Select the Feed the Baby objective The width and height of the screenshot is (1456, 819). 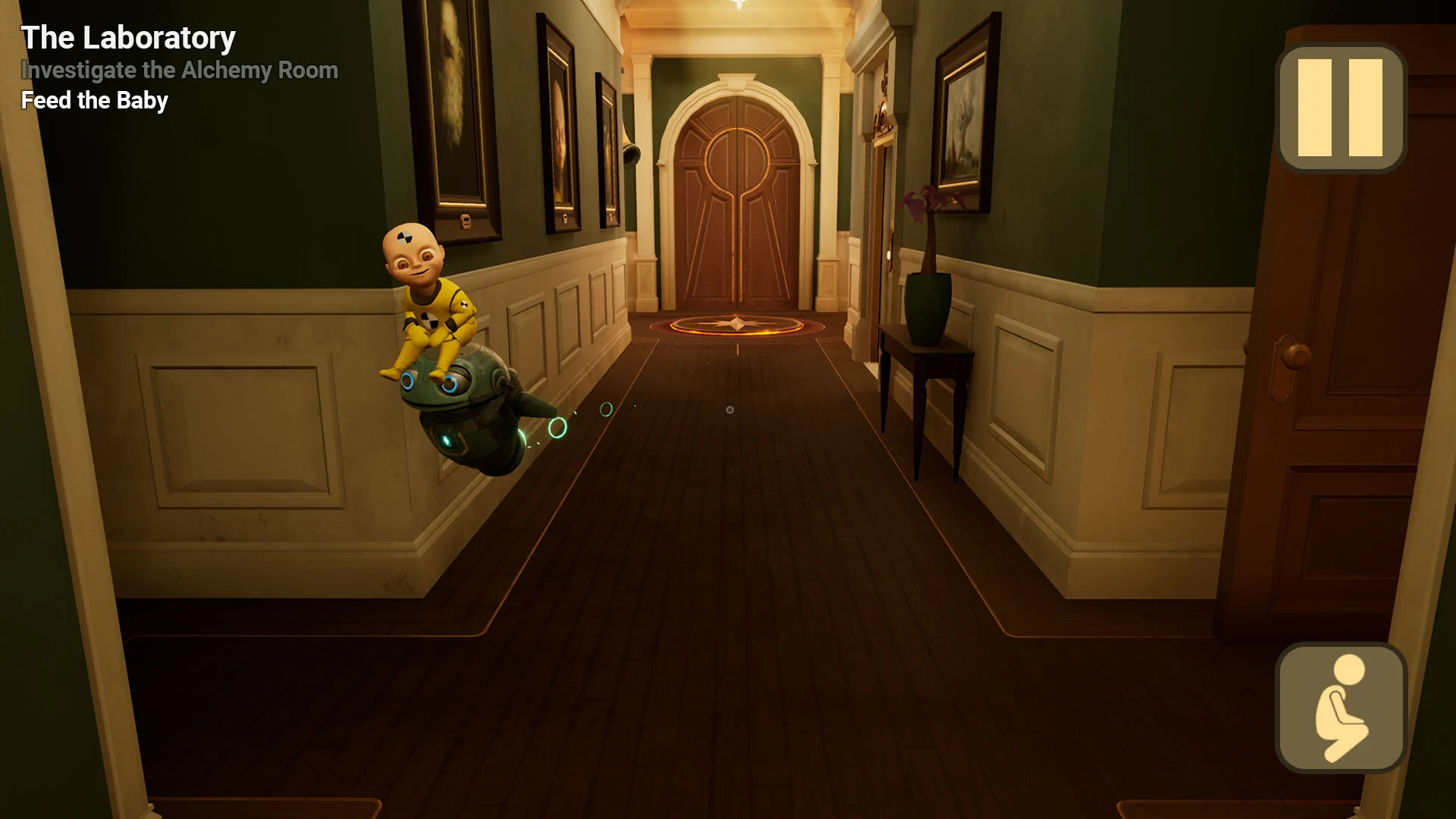[95, 100]
